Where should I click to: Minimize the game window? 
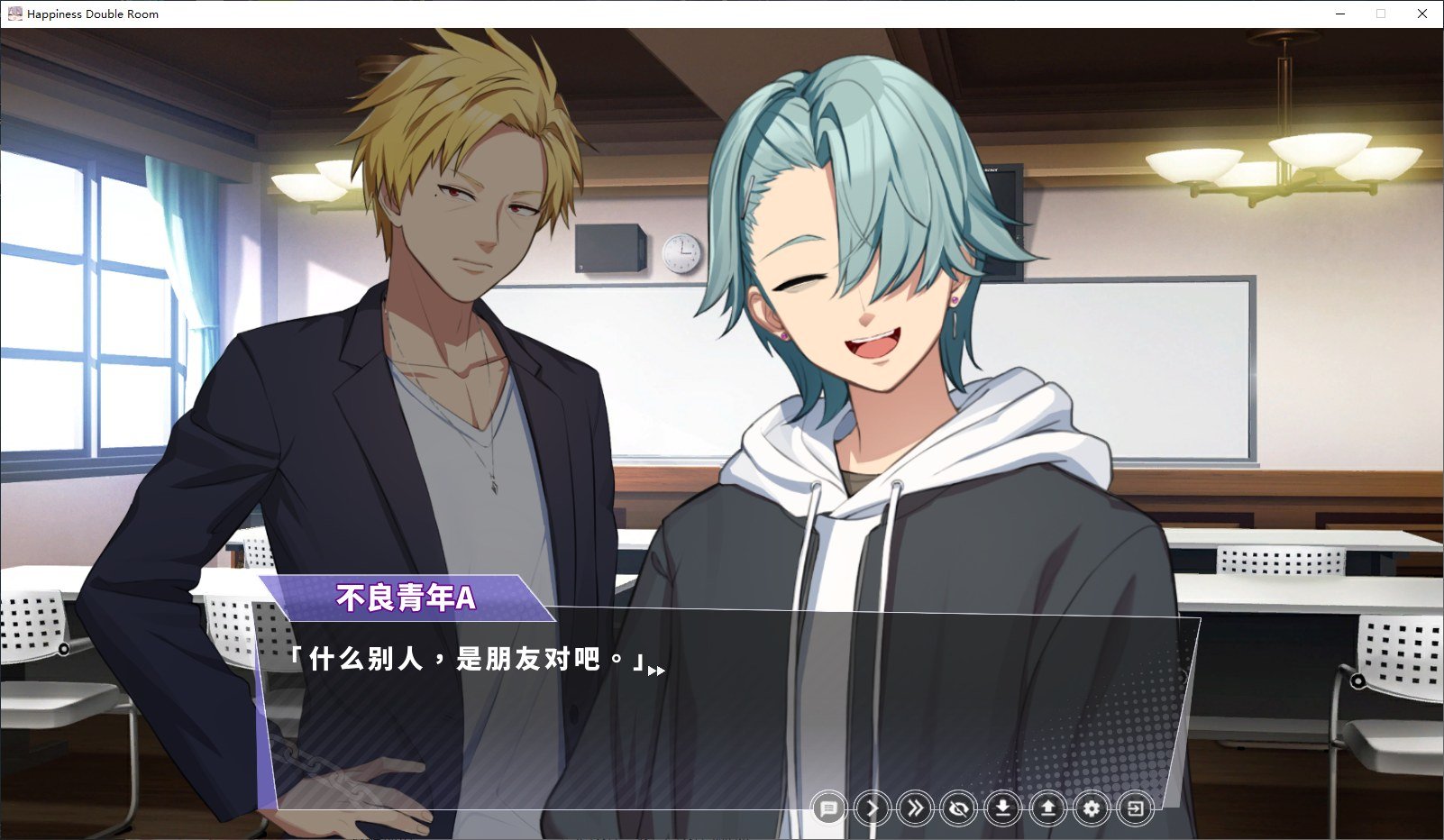(1340, 14)
